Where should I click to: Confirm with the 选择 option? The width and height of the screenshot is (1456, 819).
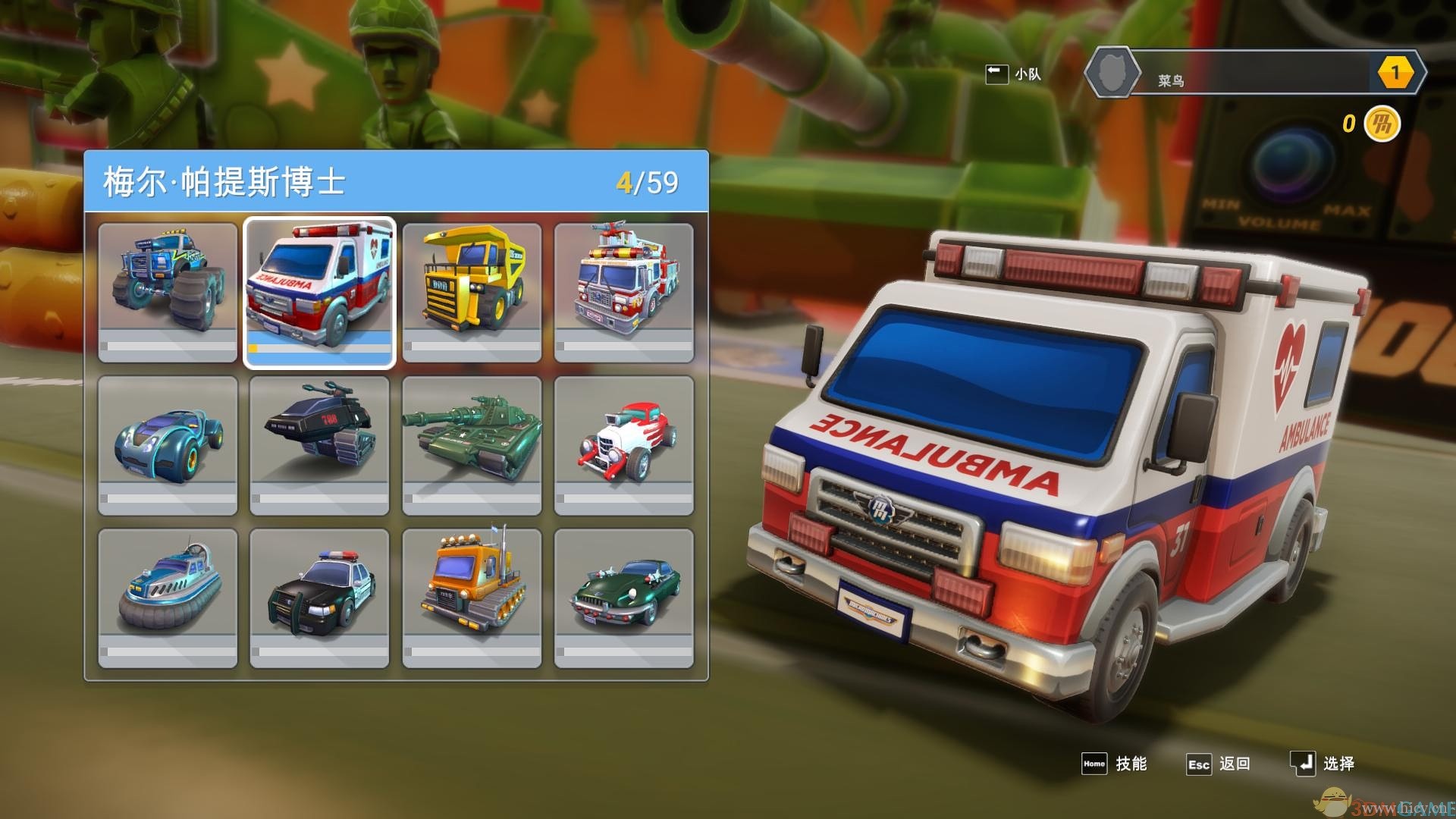pos(1323,764)
